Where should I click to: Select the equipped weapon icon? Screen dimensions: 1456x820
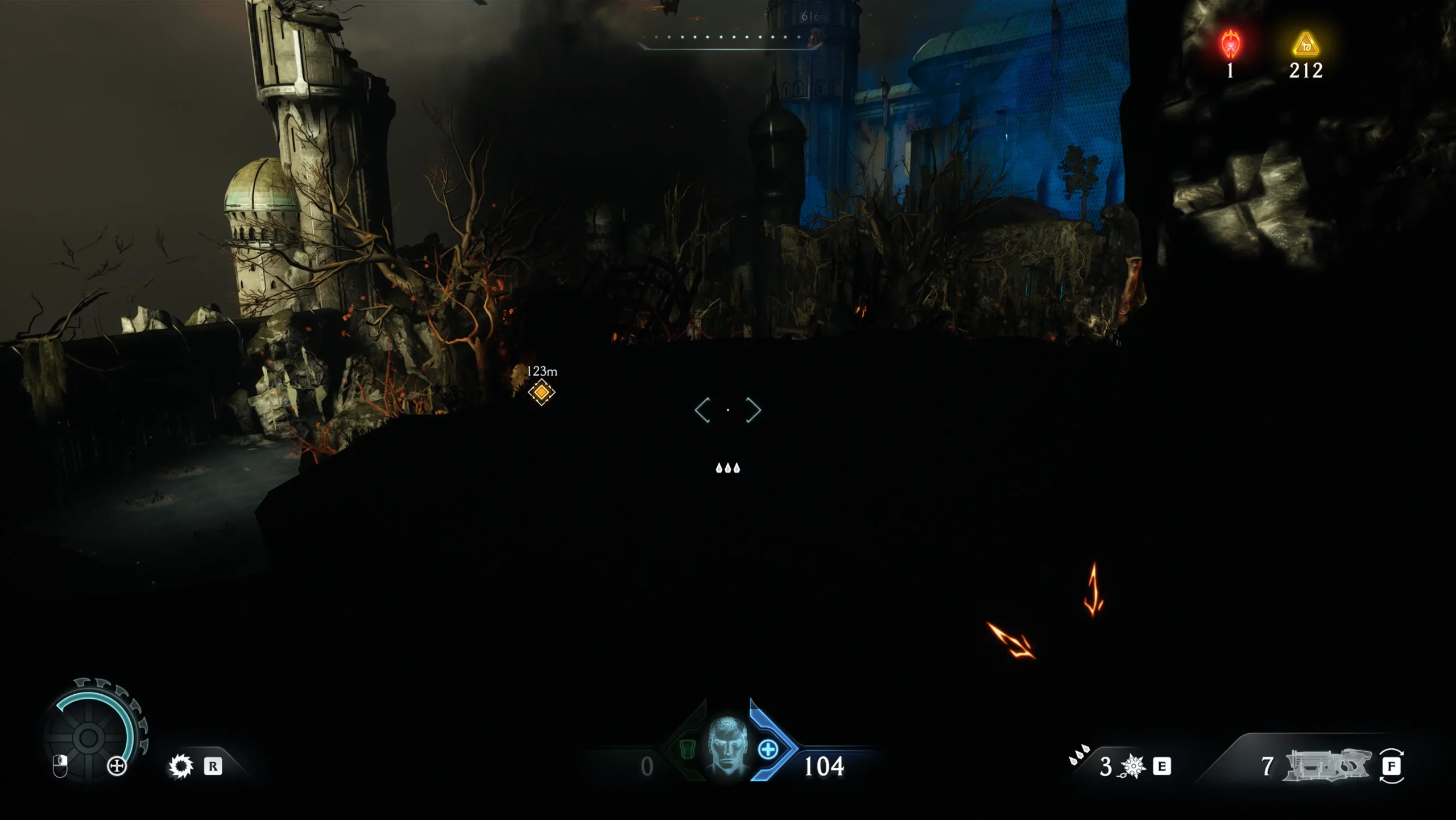coord(1327,765)
